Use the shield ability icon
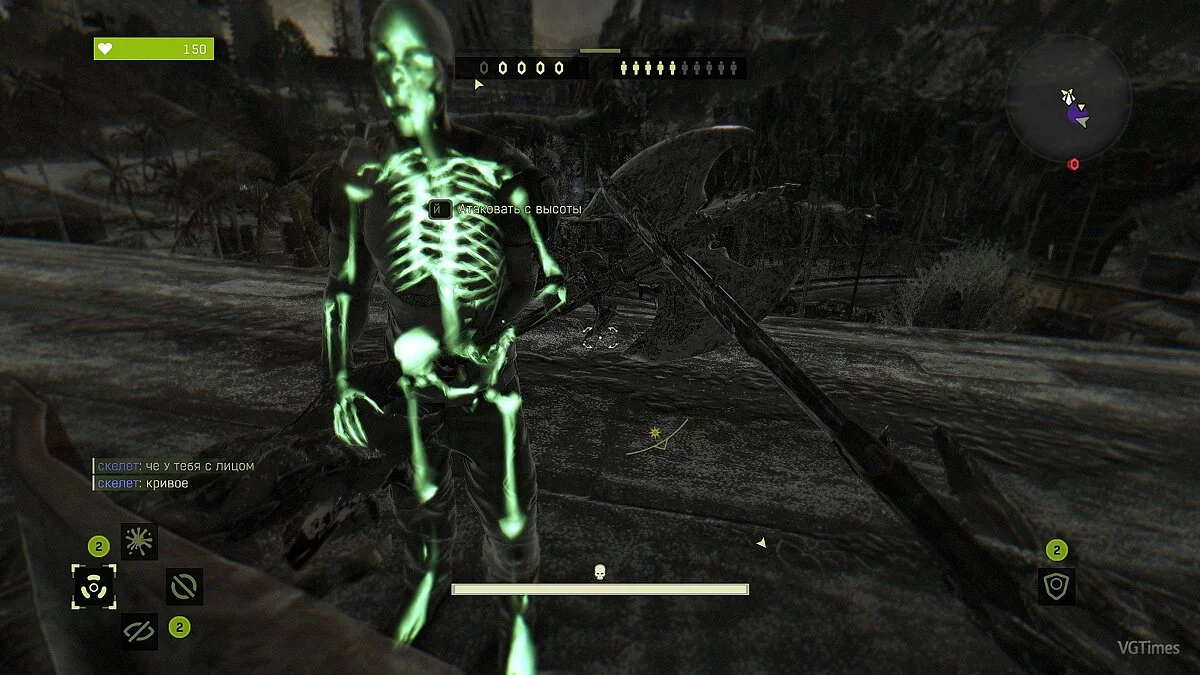Image resolution: width=1200 pixels, height=675 pixels. coord(1057,587)
